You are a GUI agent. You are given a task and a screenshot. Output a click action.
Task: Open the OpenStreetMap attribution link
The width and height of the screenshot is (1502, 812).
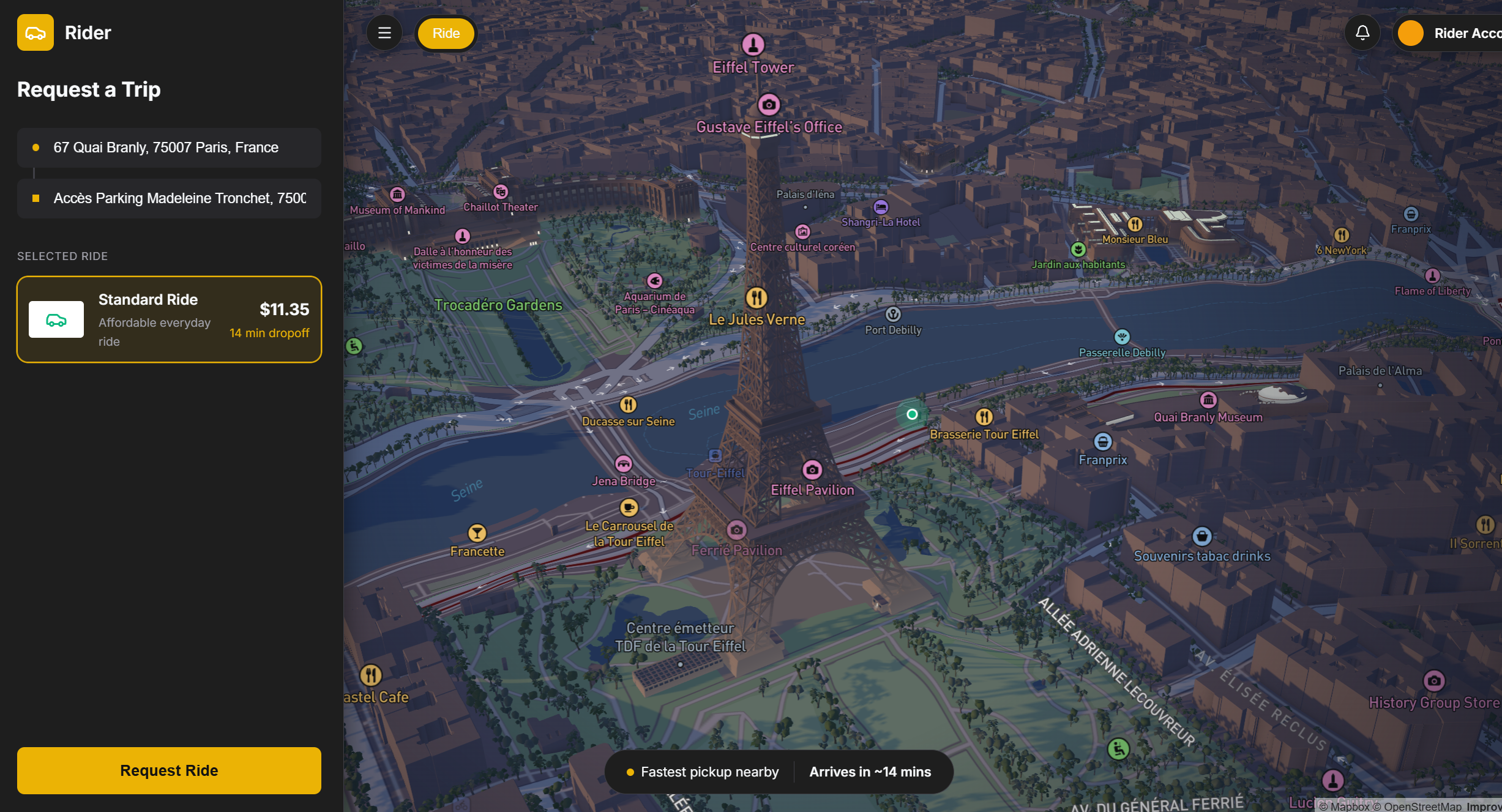tap(1422, 806)
